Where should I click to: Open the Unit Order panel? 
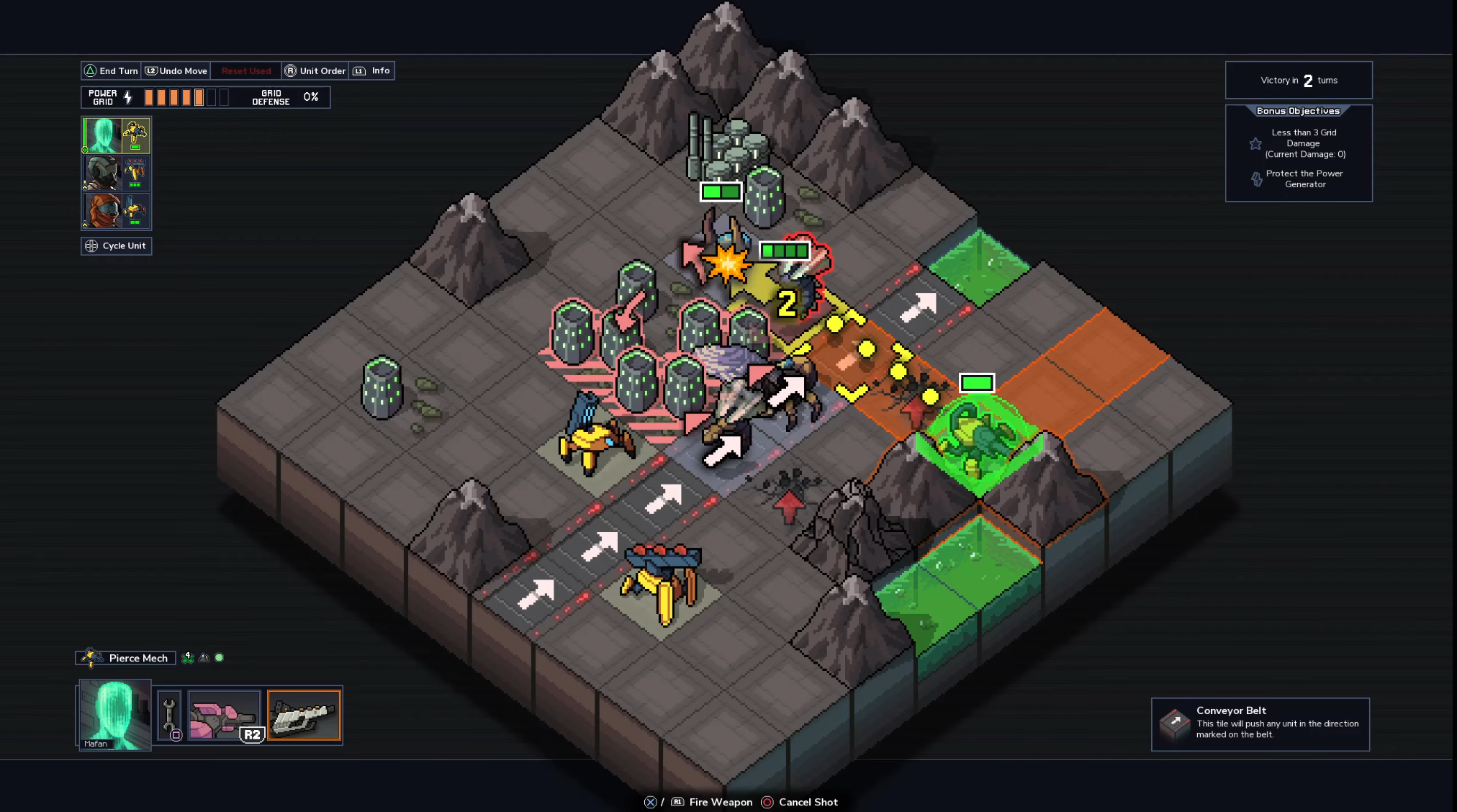[315, 71]
